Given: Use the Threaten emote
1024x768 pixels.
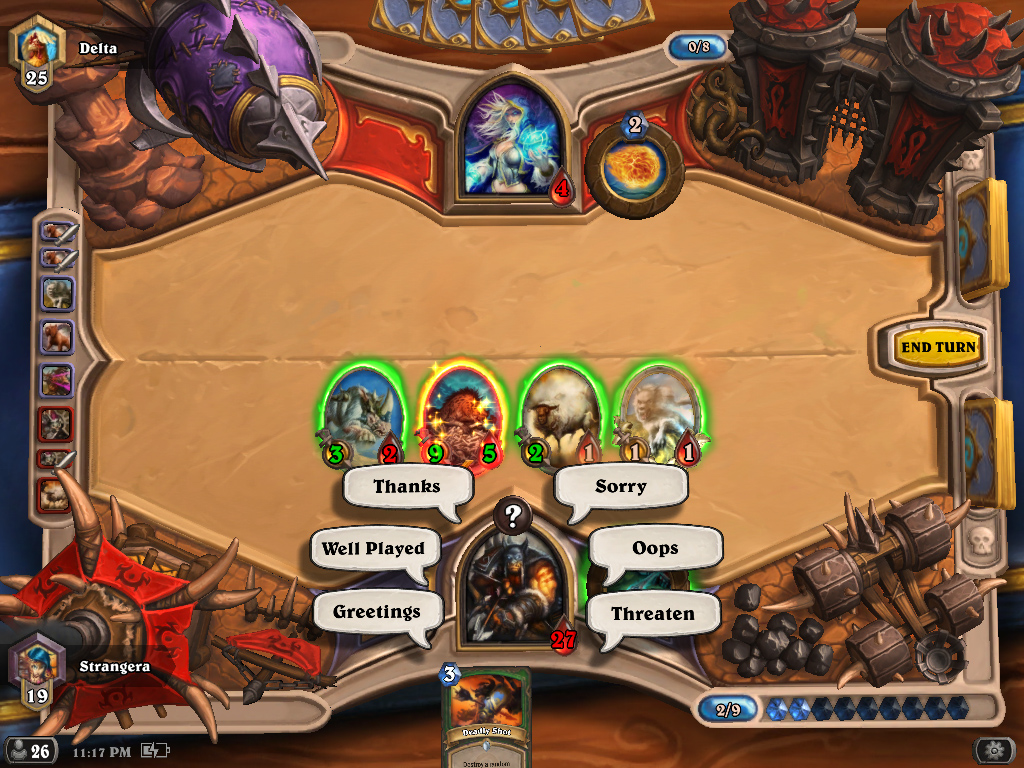Looking at the screenshot, I should (652, 614).
